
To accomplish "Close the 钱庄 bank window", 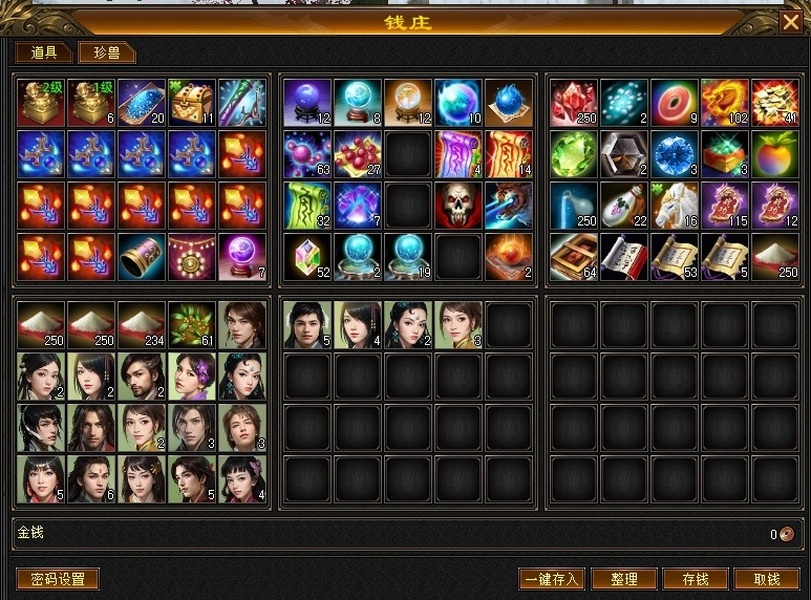I will 790,22.
